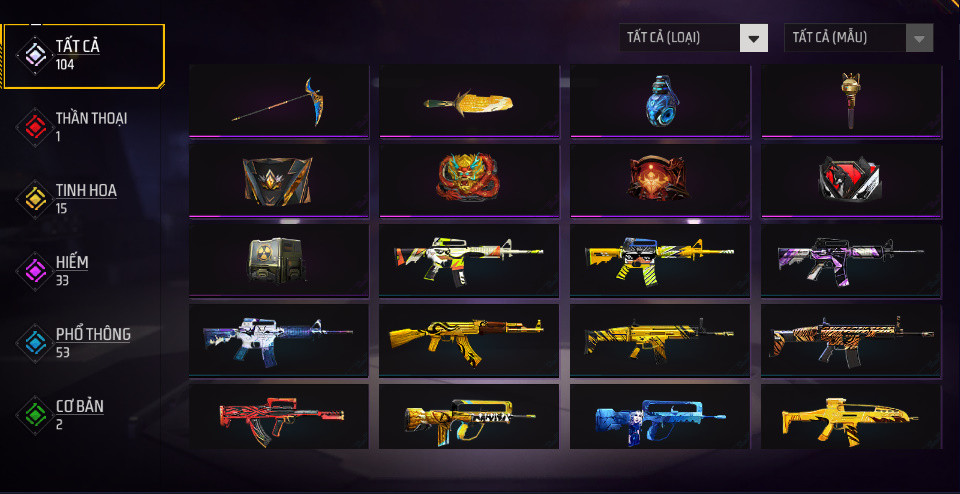Choose the red bullpup rifle skin
The width and height of the screenshot is (960, 494).
tap(278, 418)
